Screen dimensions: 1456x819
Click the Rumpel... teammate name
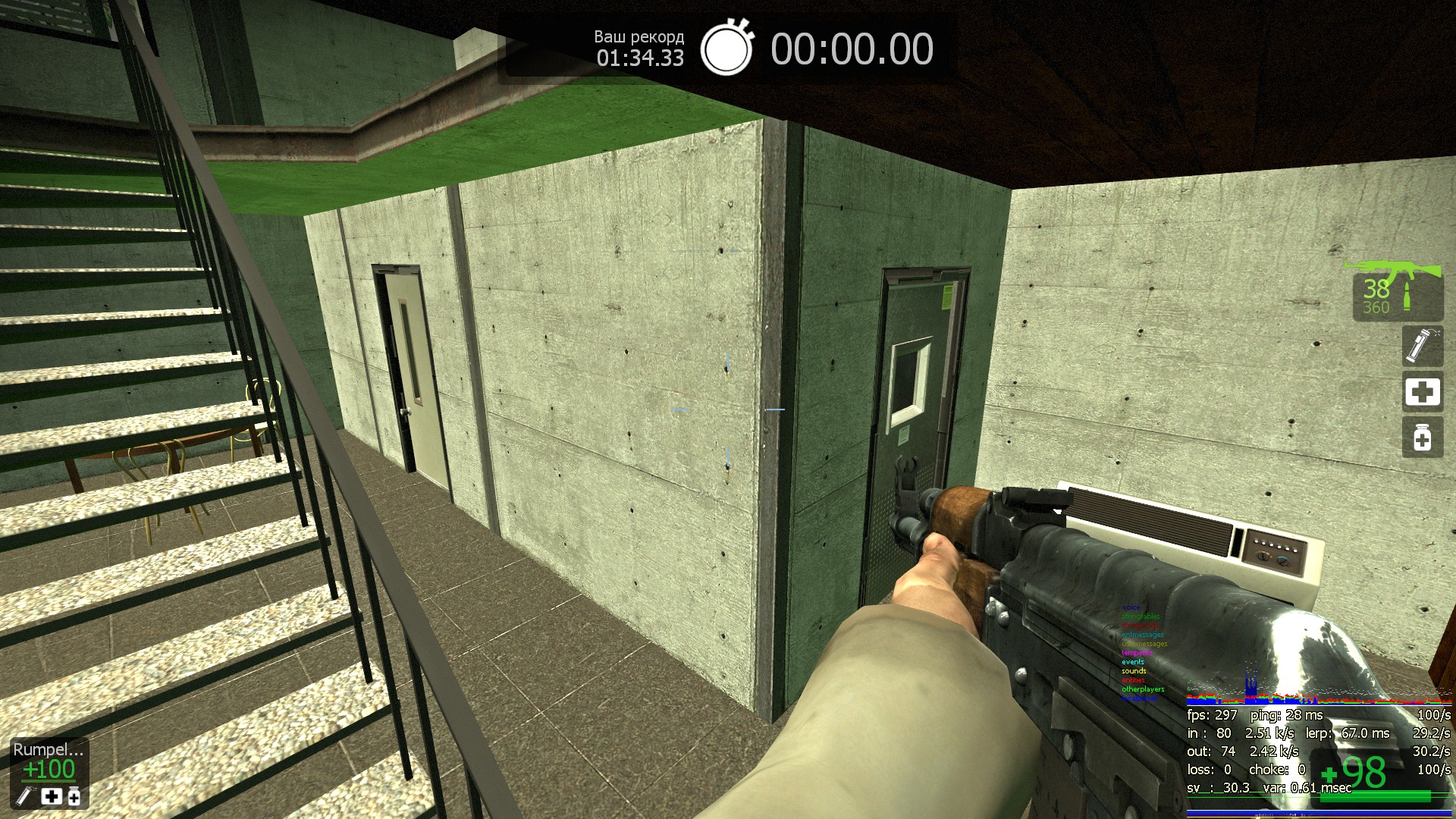point(48,749)
